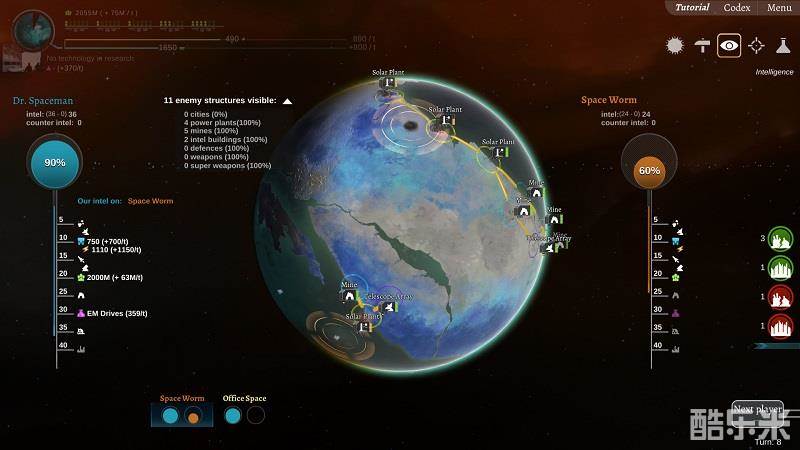Activate the crosshair targeting mode
The height and width of the screenshot is (450, 800).
756,45
